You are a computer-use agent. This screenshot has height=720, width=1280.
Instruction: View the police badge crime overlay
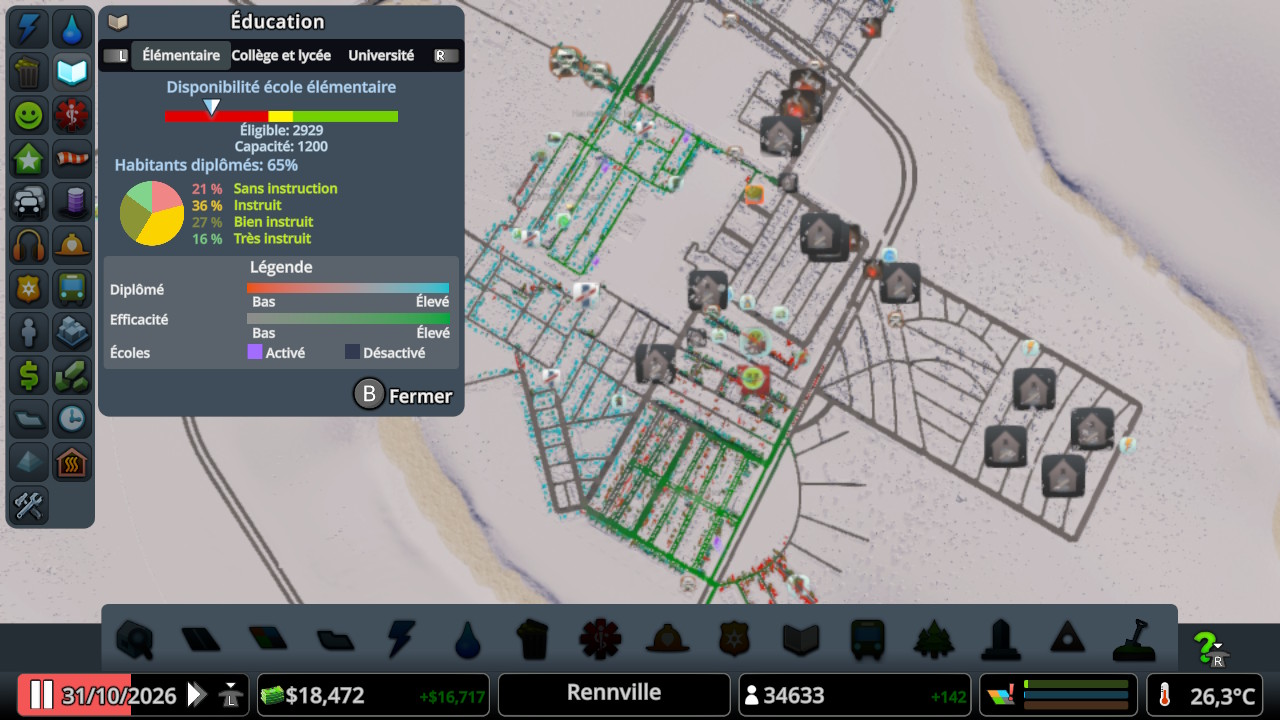pos(28,288)
